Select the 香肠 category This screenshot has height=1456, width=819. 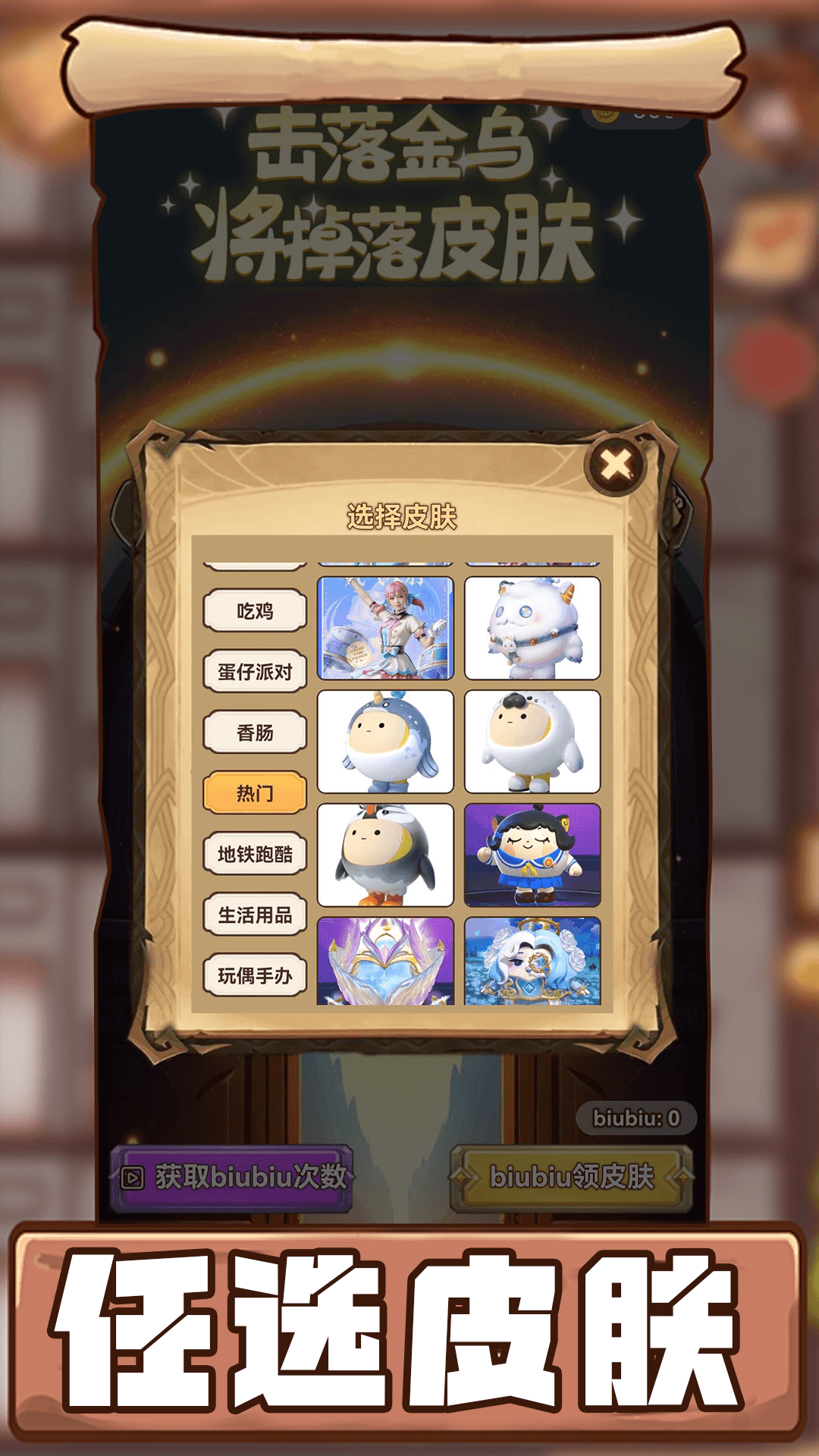[x=255, y=733]
